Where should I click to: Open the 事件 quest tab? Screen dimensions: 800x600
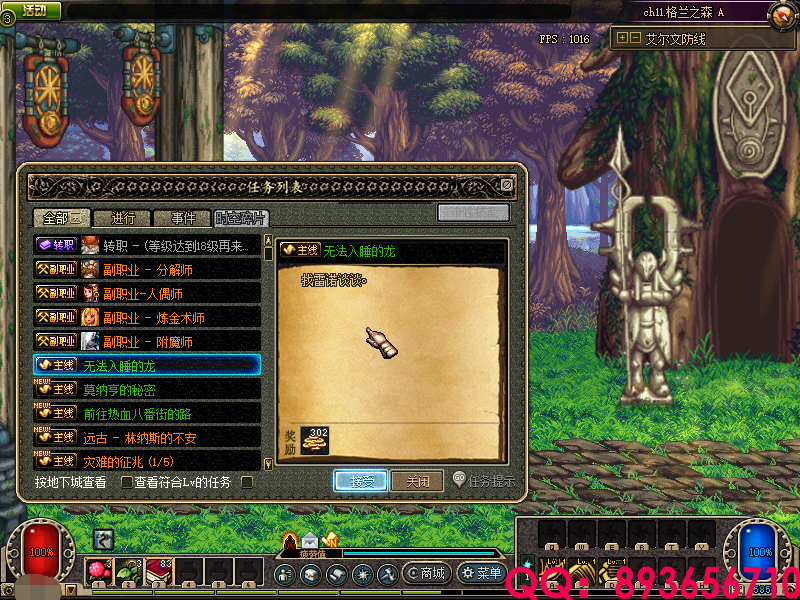182,218
